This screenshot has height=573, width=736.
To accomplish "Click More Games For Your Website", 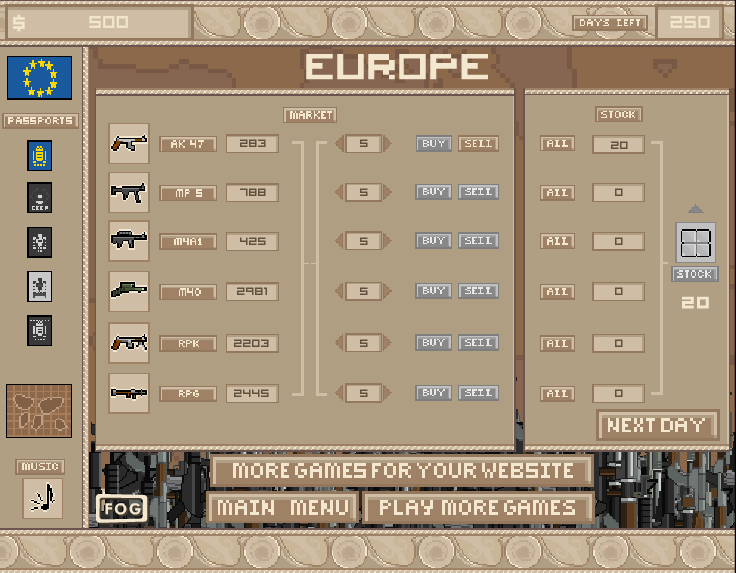I will pyautogui.click(x=402, y=471).
